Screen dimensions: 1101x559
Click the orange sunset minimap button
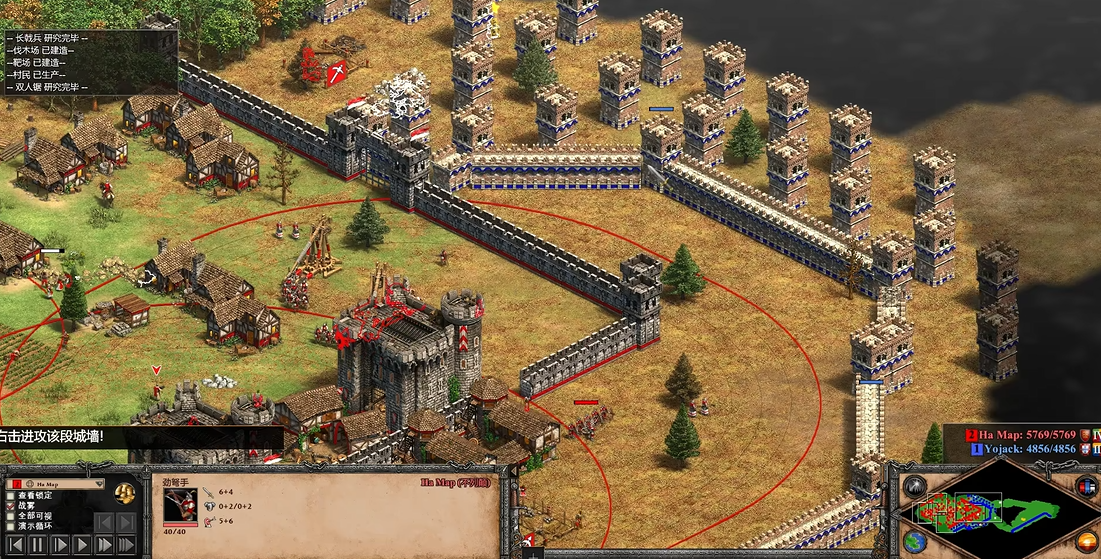click(x=1086, y=541)
